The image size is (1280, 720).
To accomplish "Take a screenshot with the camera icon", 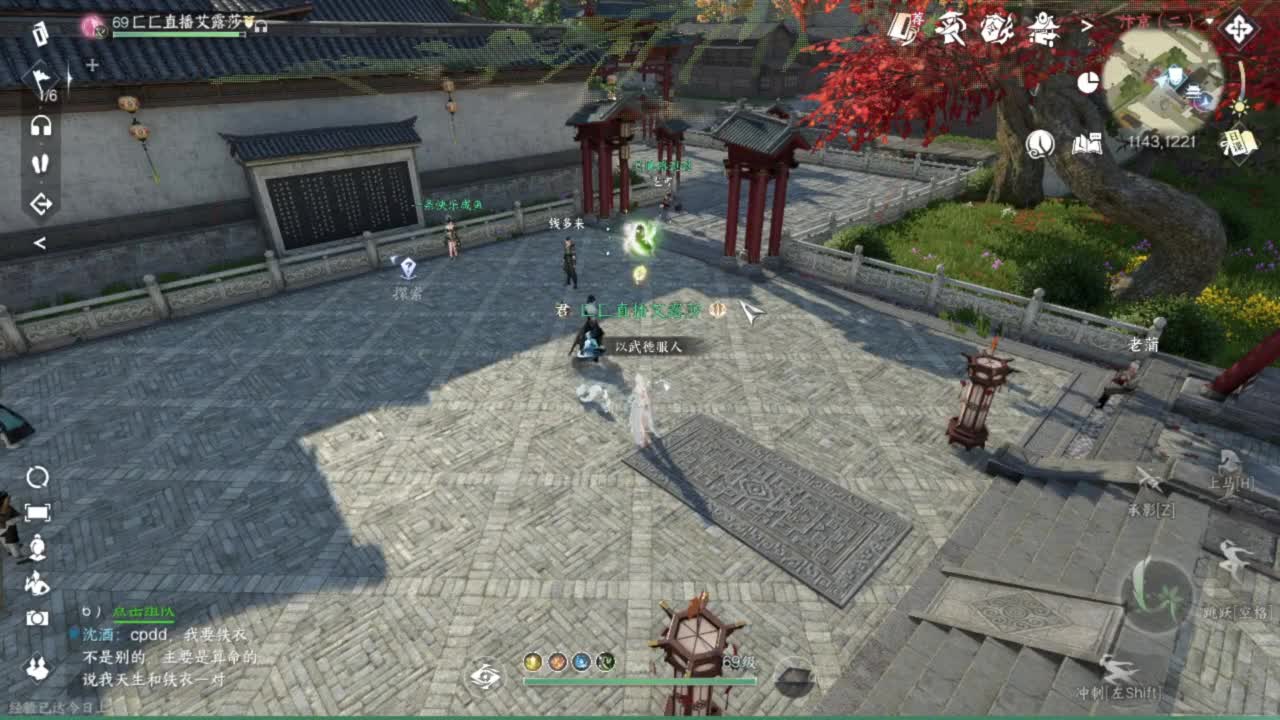I will click(36, 617).
